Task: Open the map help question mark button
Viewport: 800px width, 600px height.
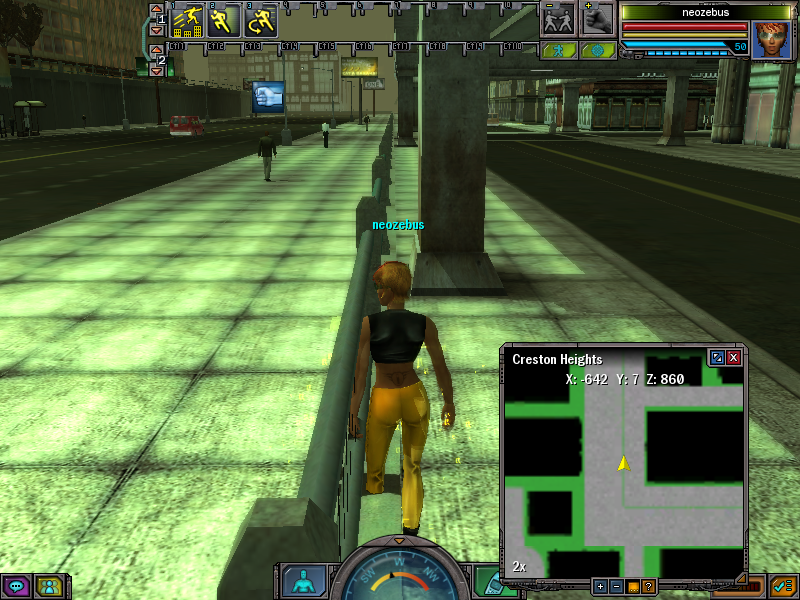Action: coord(648,586)
